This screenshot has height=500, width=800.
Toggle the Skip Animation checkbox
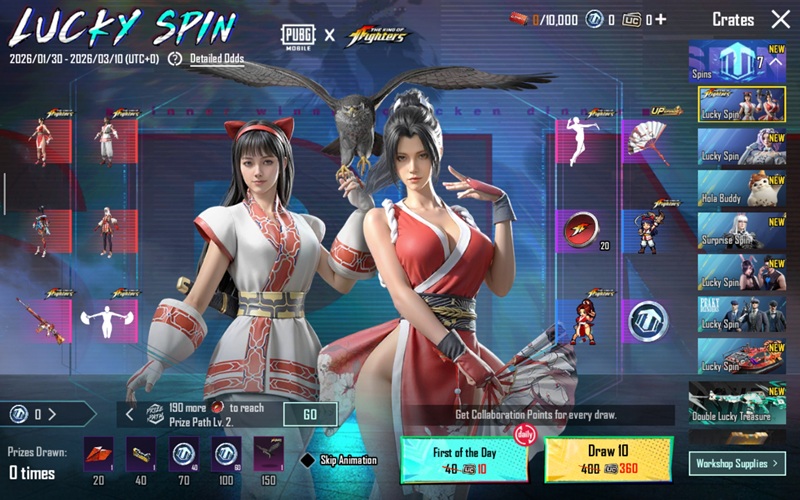(308, 460)
